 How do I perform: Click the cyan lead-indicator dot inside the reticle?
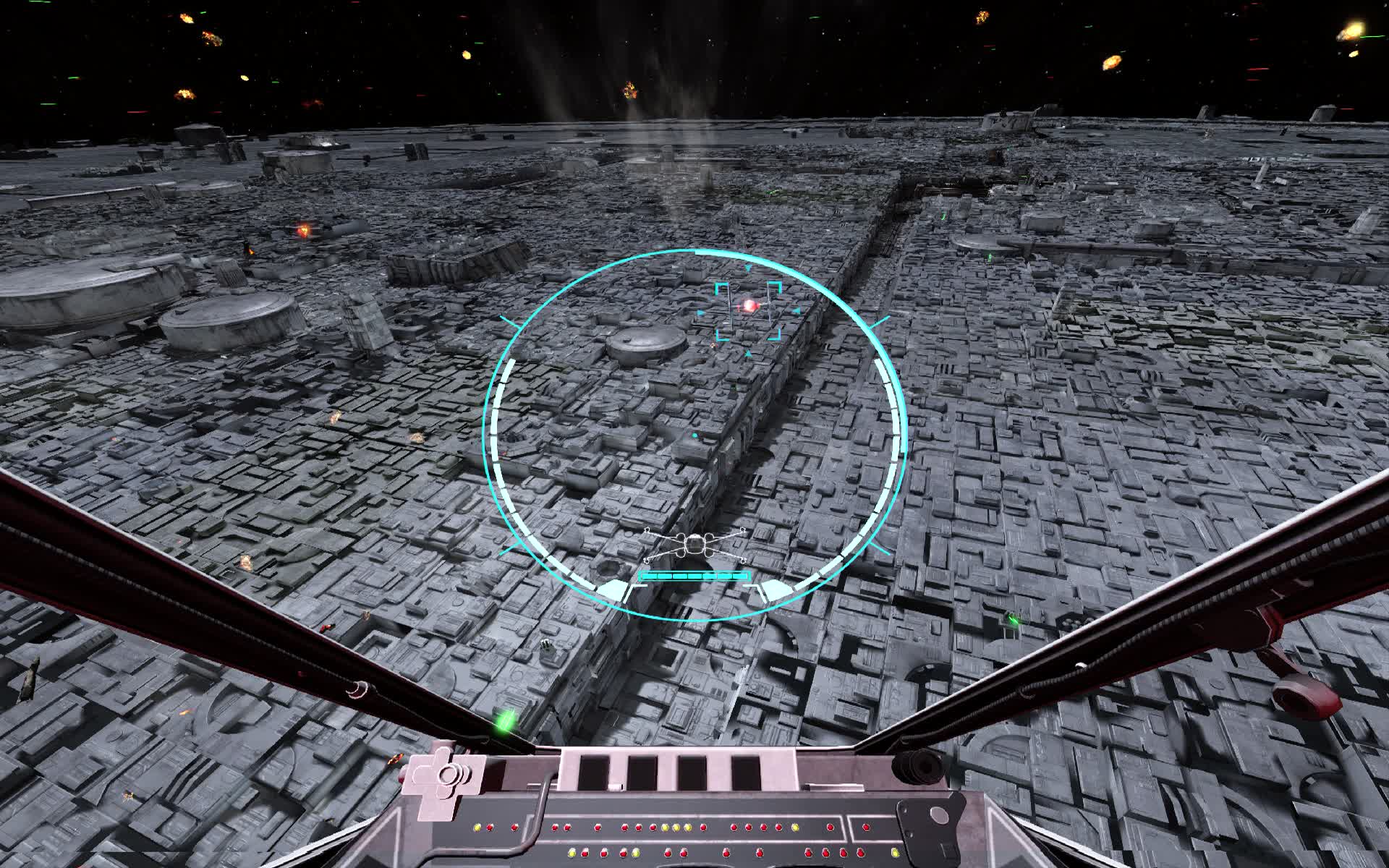point(693,434)
